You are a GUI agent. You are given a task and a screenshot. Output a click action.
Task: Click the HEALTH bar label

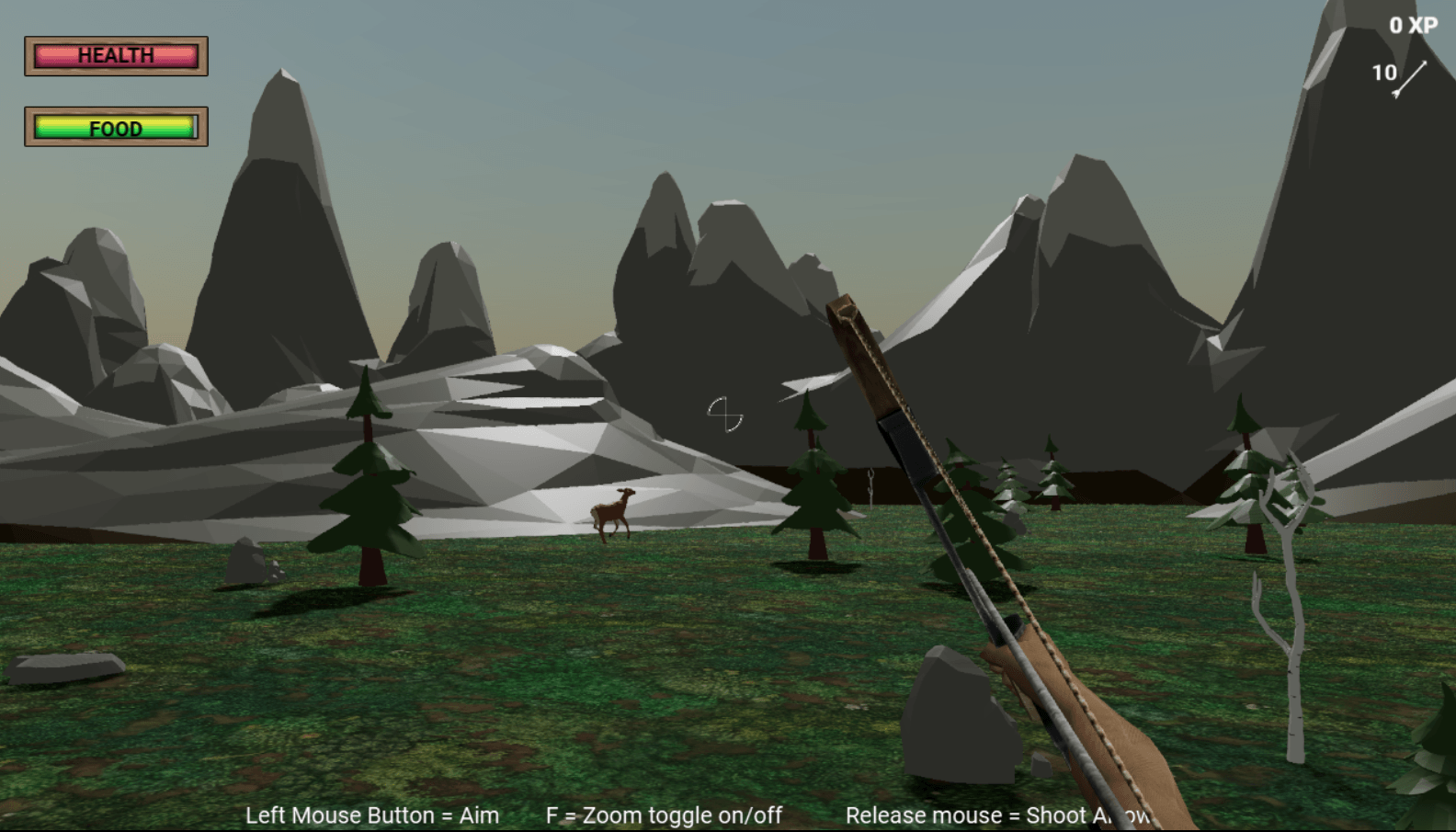tap(116, 54)
